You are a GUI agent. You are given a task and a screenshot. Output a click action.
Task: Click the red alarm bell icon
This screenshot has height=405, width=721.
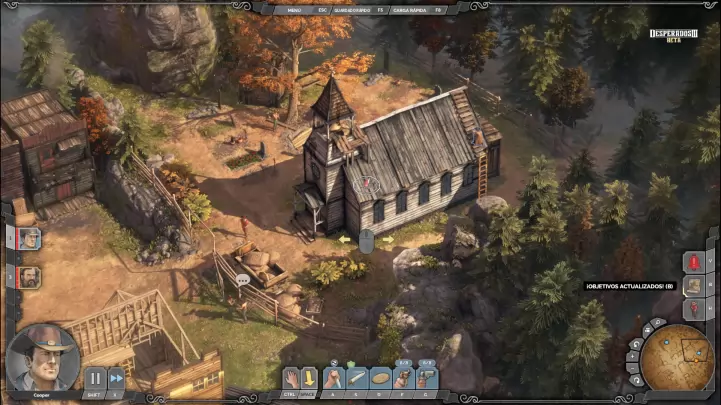tap(694, 263)
